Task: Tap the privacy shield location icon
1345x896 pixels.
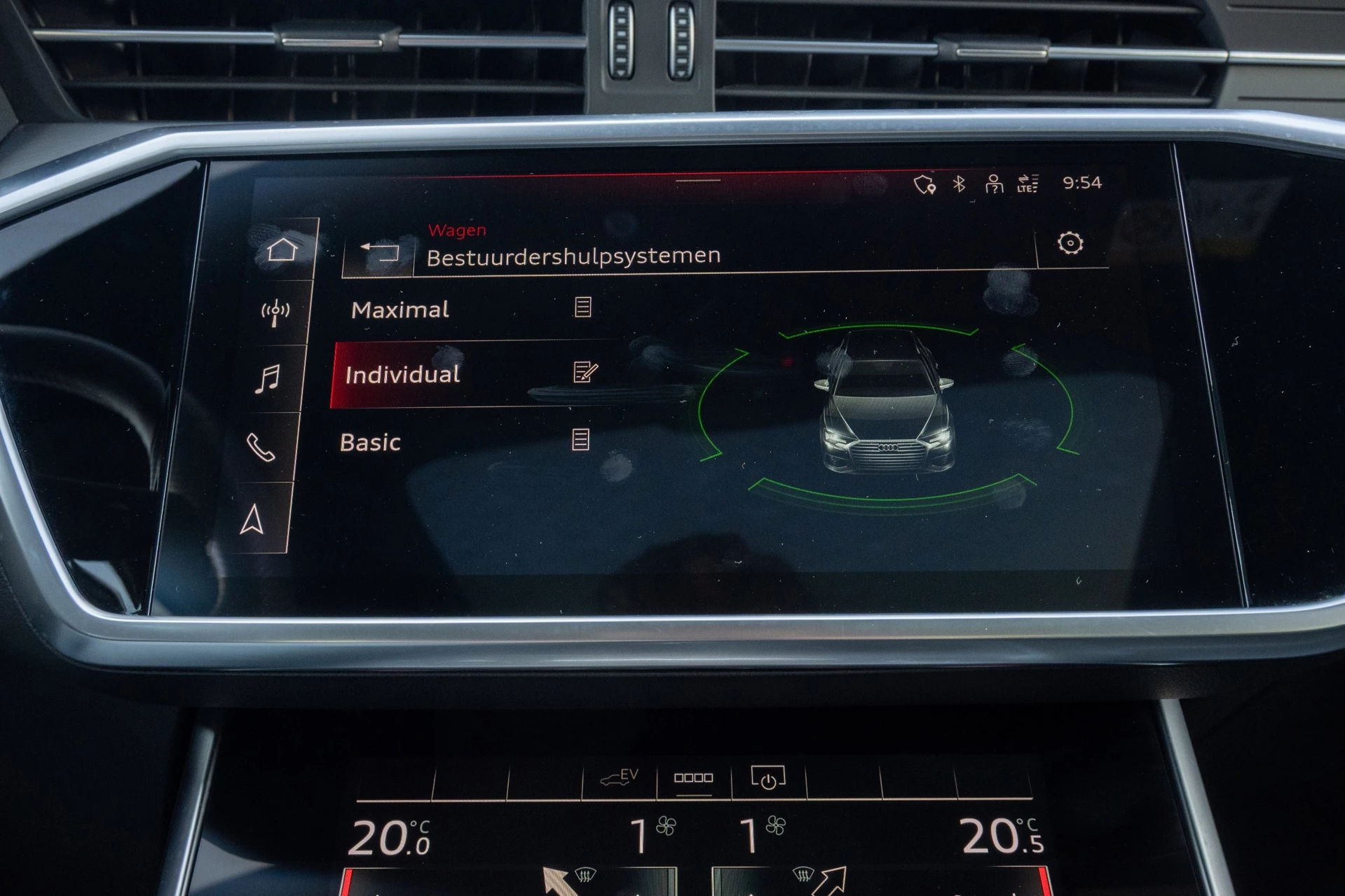Action: pyautogui.click(x=924, y=183)
